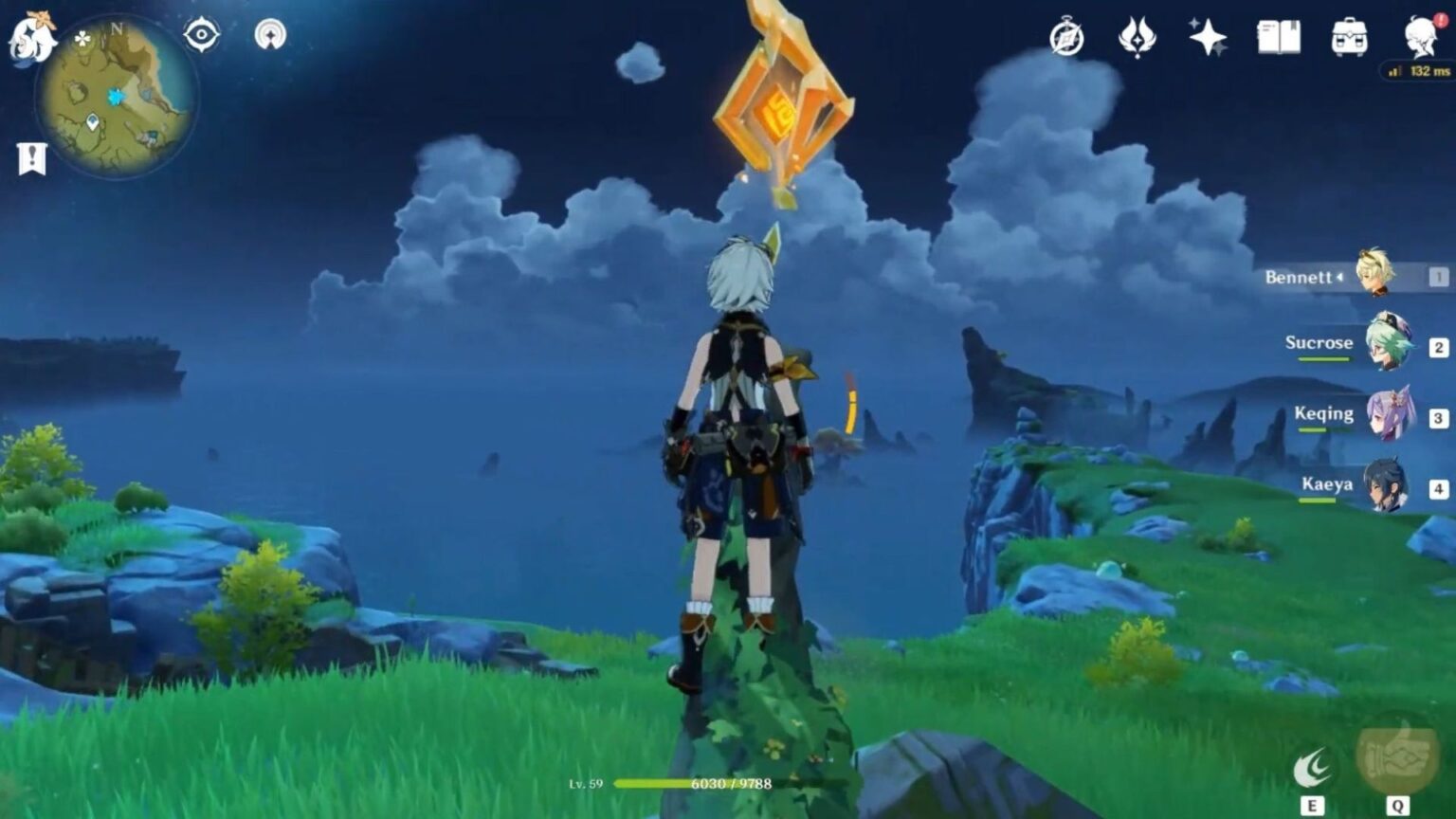Switch to Sucrose in slot 2

tap(1388, 347)
